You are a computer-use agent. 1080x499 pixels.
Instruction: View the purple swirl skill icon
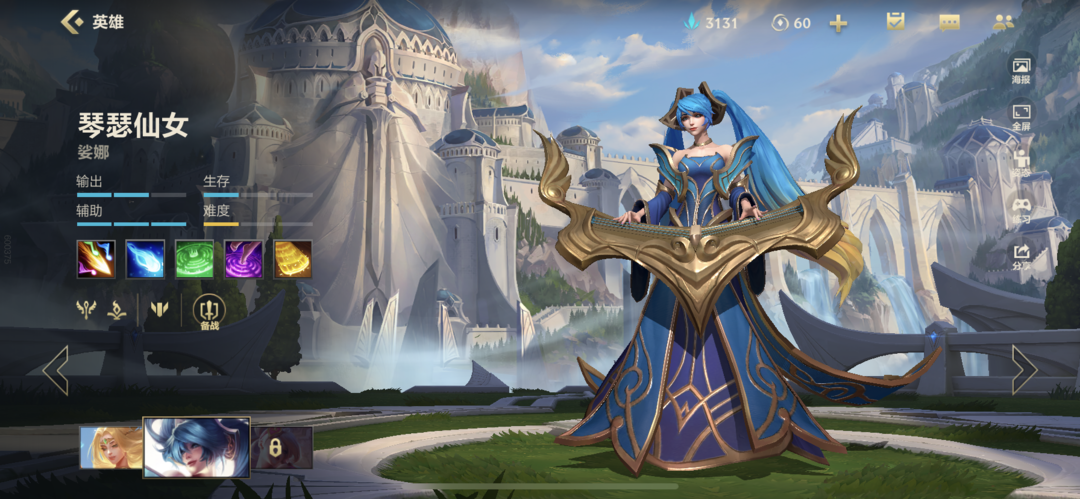point(243,259)
